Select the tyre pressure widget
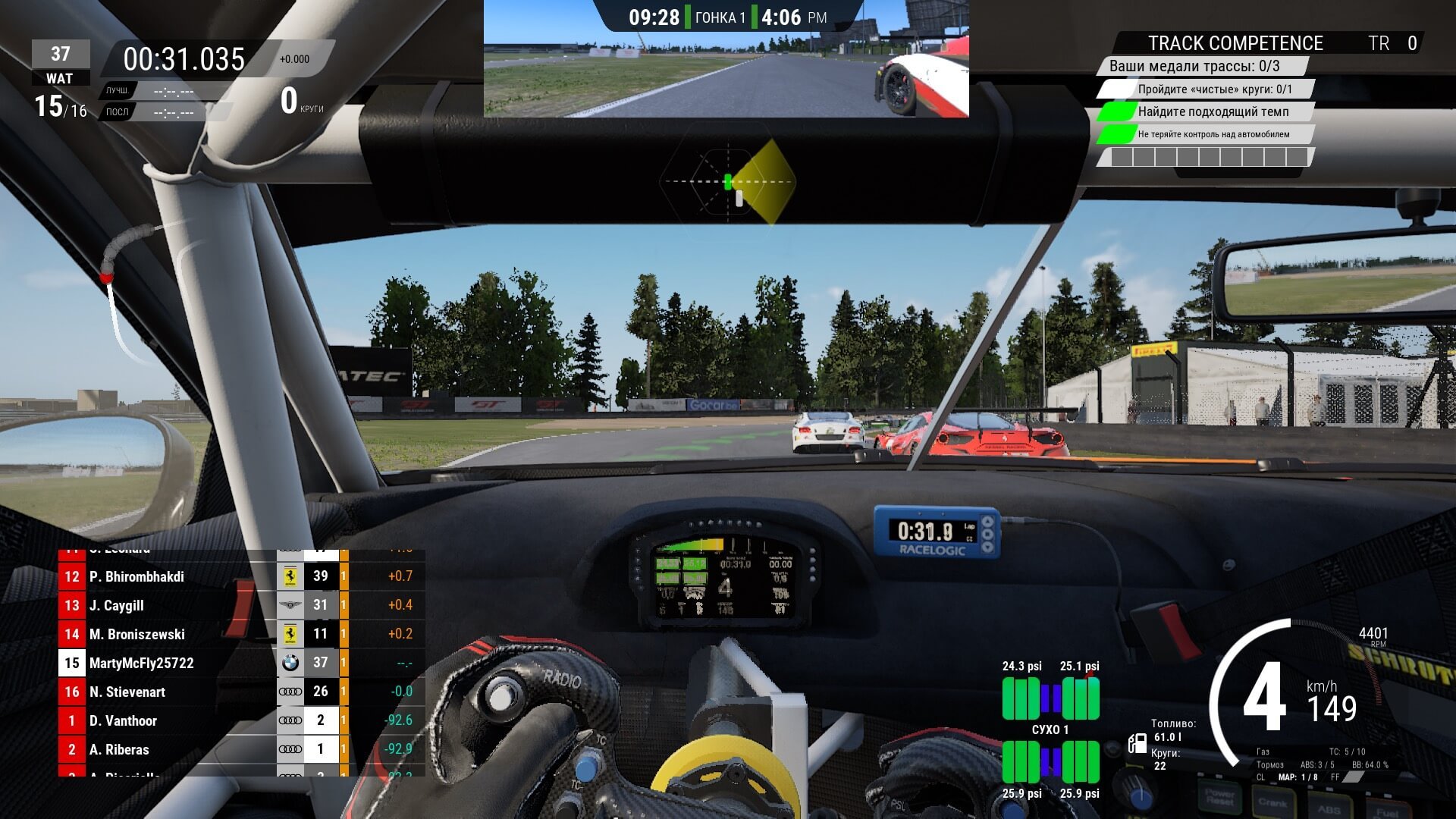The width and height of the screenshot is (1456, 819). tap(1050, 730)
